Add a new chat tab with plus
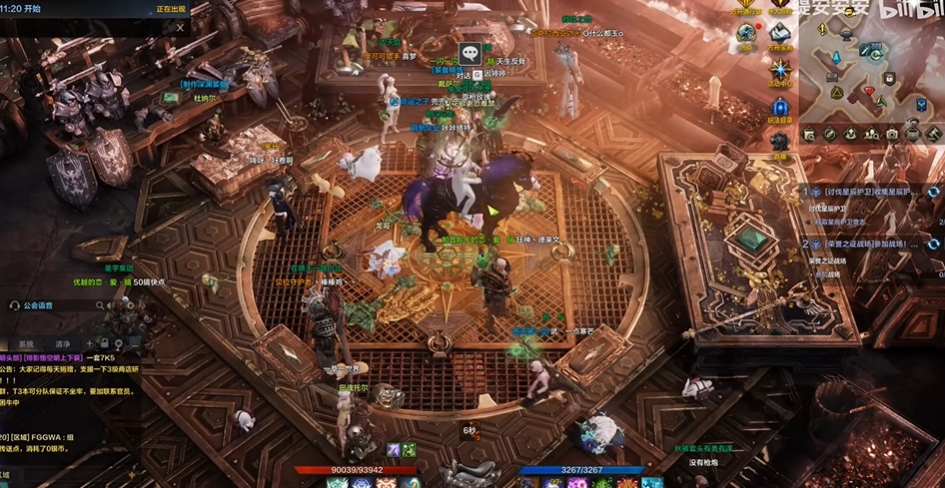This screenshot has width=945, height=488. (89, 343)
